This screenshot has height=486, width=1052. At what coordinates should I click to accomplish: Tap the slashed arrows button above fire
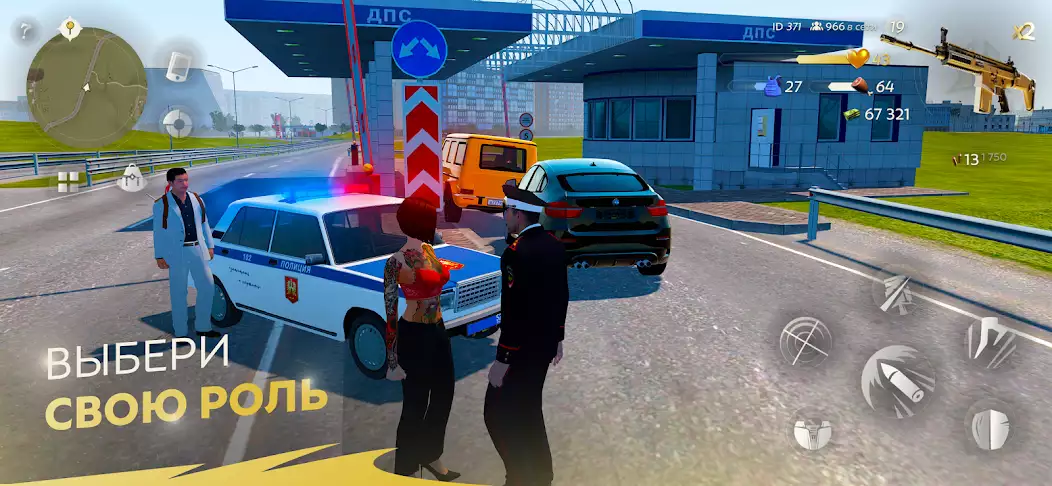[x=897, y=290]
